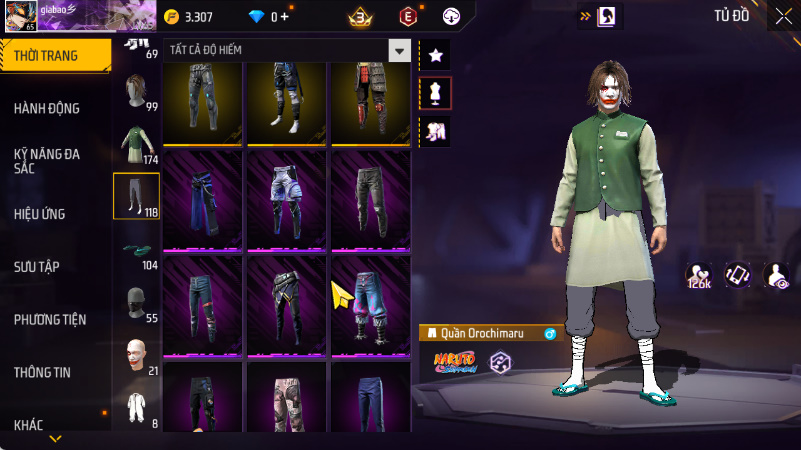Open the character likes icon showing 126k

pos(698,275)
